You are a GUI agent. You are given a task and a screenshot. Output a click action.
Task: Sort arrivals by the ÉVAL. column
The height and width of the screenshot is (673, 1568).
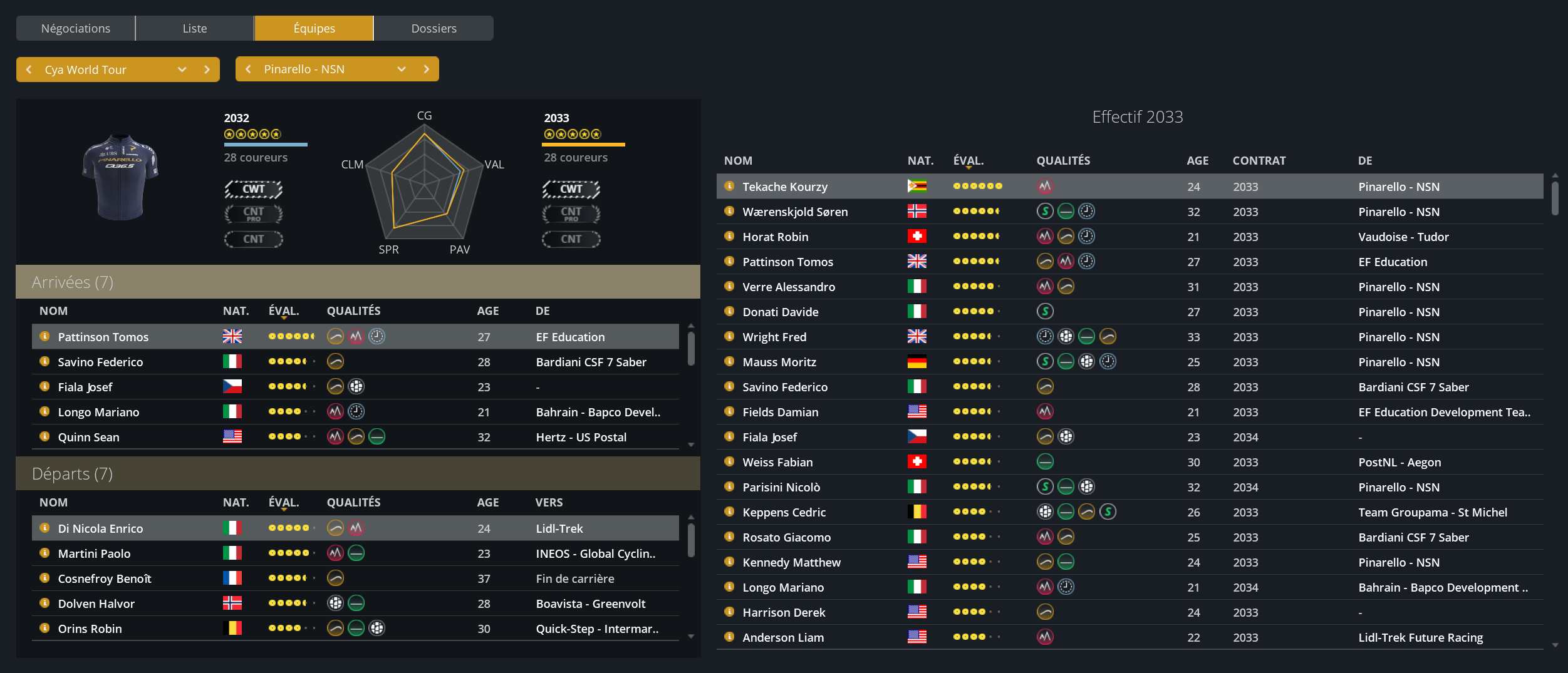[284, 311]
